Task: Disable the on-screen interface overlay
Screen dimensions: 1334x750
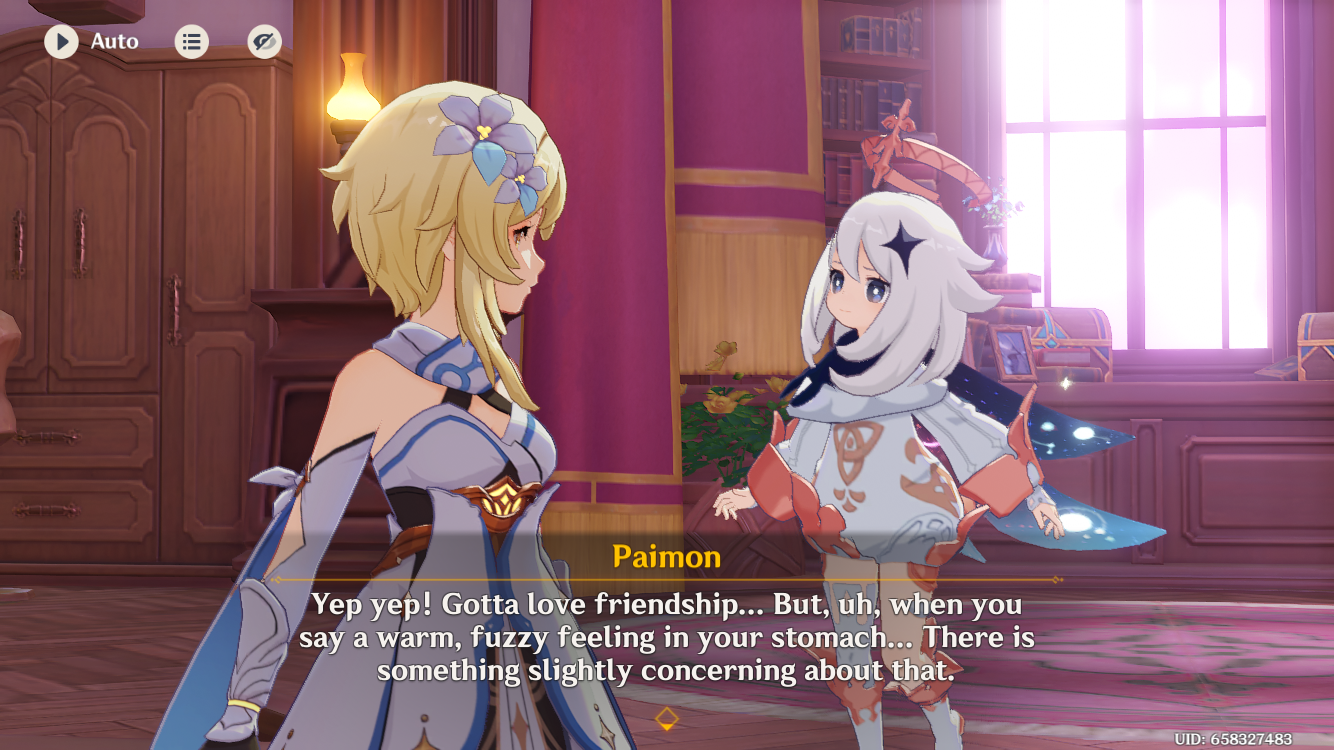Action: pyautogui.click(x=262, y=42)
